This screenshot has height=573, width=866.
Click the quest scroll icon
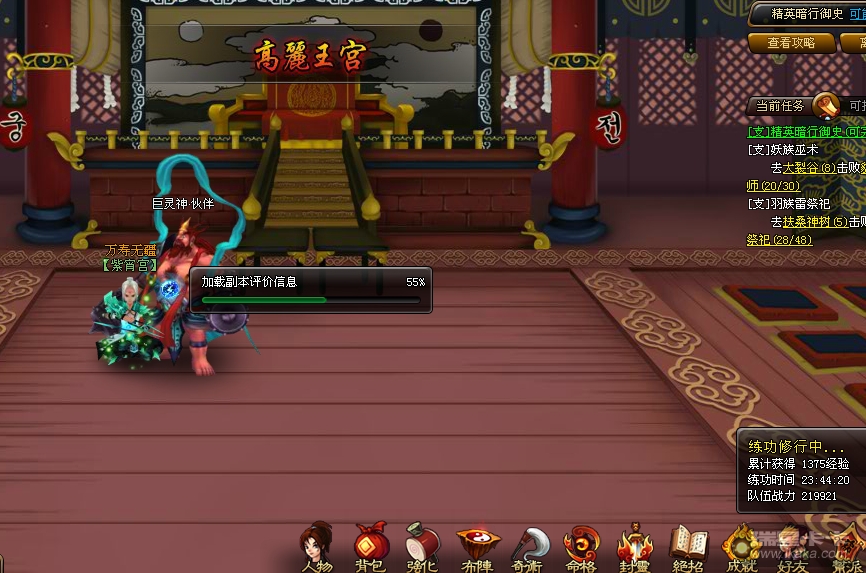[x=826, y=105]
